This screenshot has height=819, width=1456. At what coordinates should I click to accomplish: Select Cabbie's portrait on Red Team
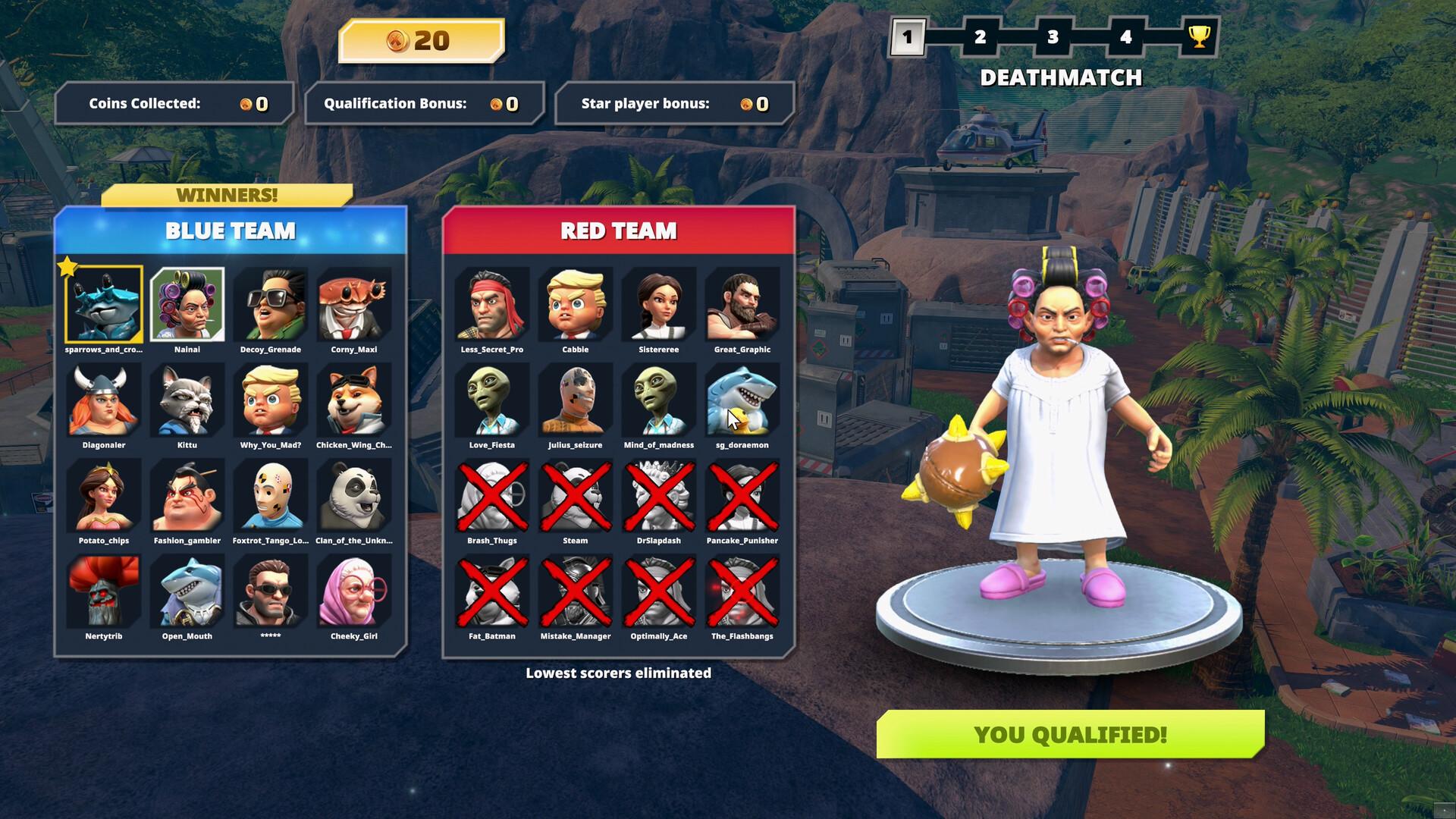(x=574, y=304)
